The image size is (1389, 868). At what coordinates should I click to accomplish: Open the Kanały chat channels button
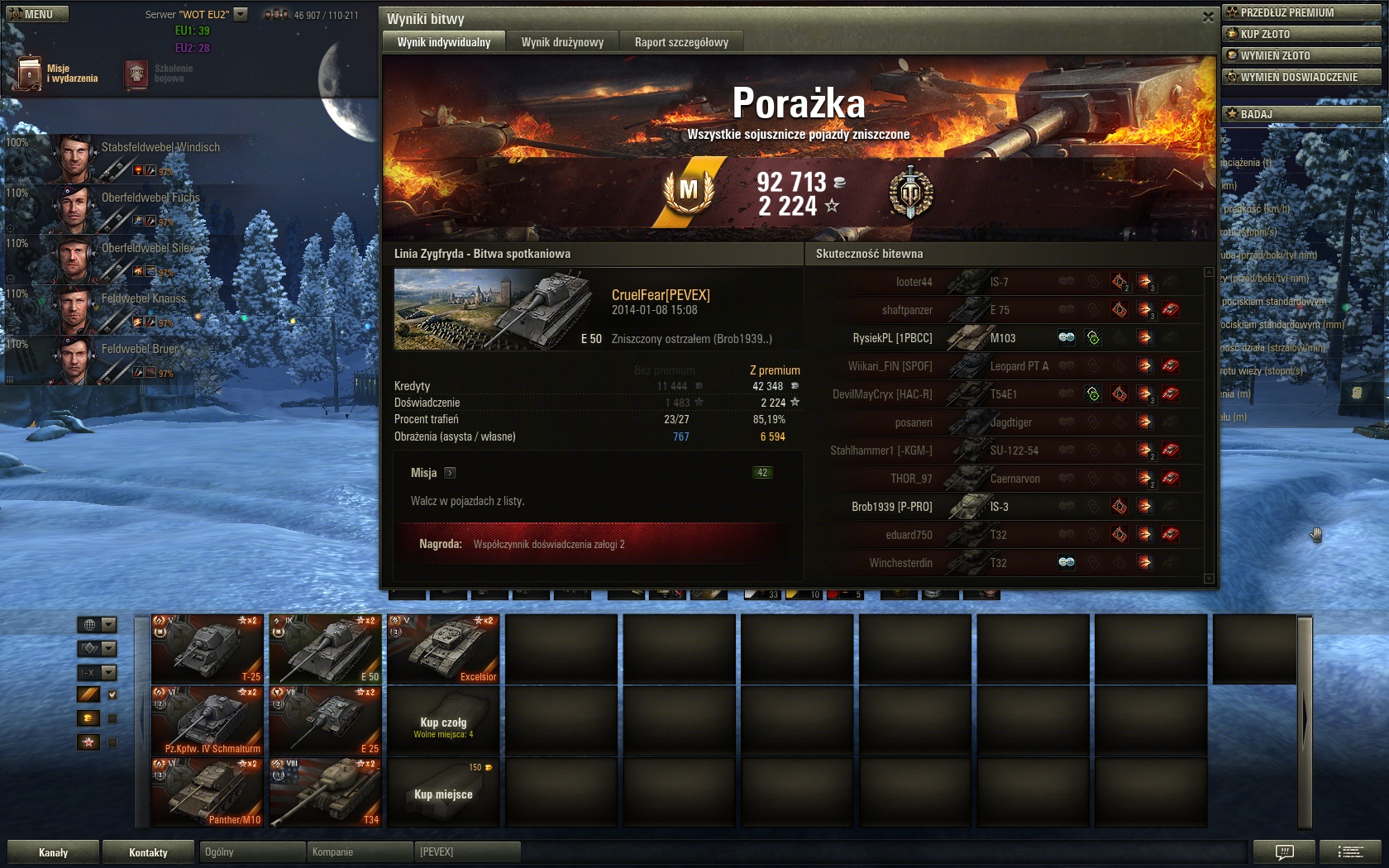54,852
